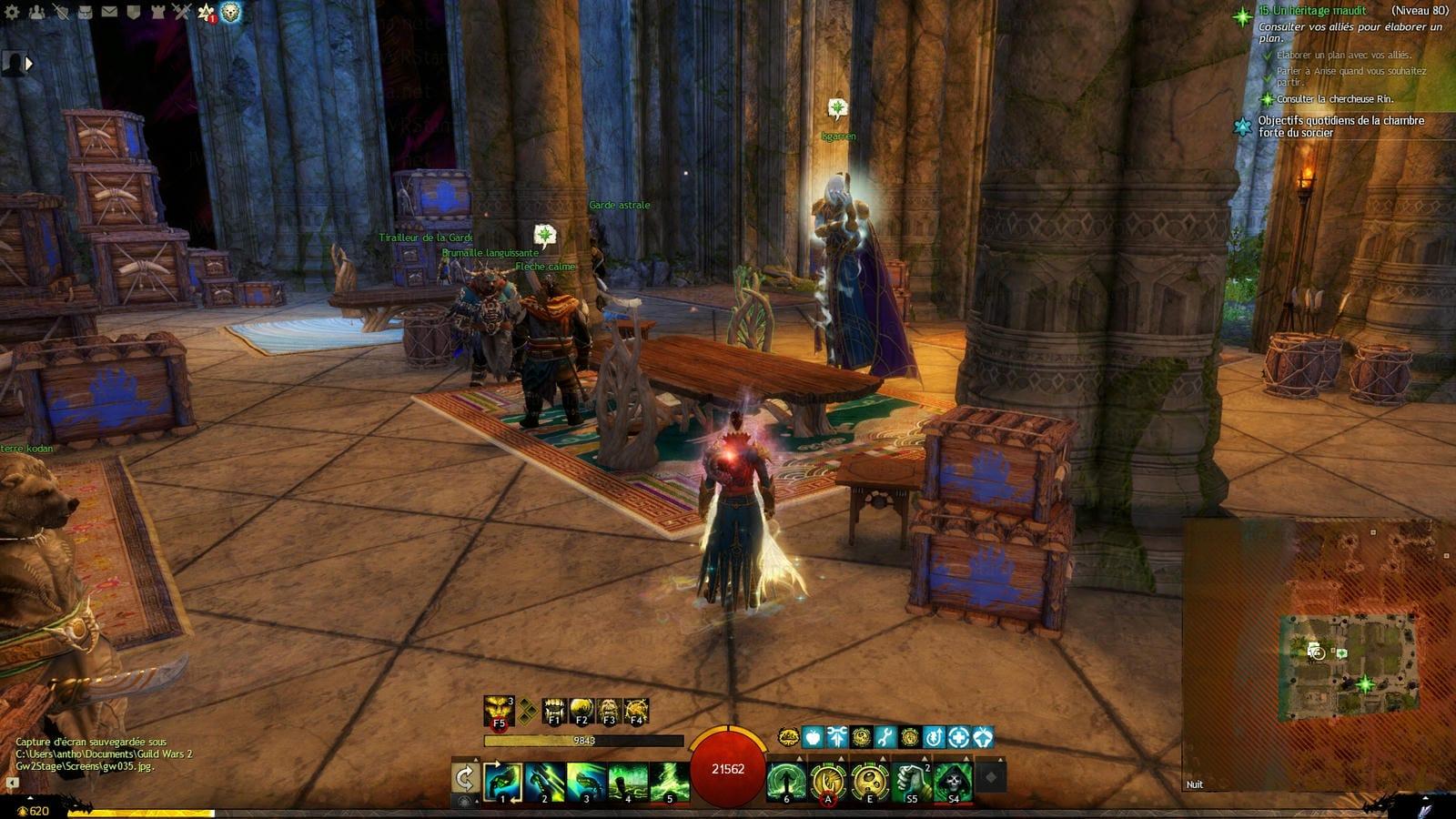Open the wizard's vault daily objectives entry
Screen dimensions: 1456x819
1340,126
